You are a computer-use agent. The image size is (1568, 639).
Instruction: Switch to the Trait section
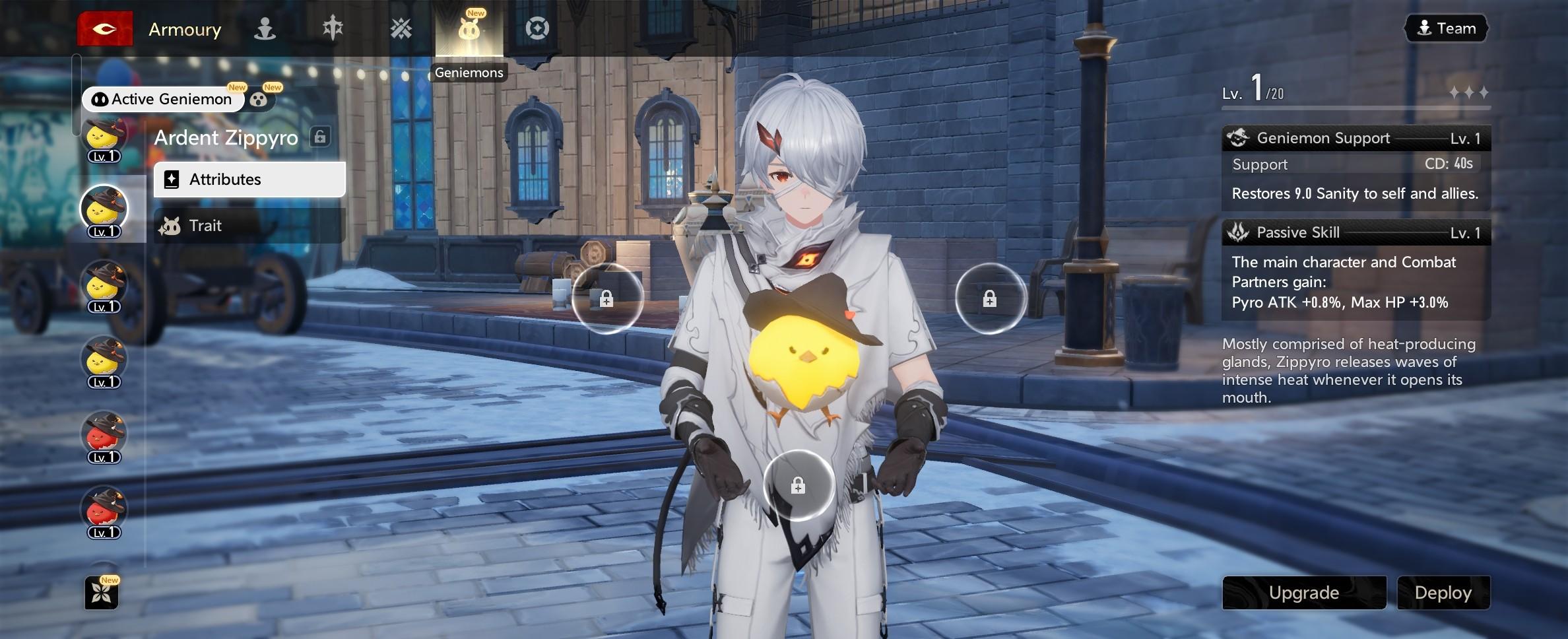click(249, 226)
